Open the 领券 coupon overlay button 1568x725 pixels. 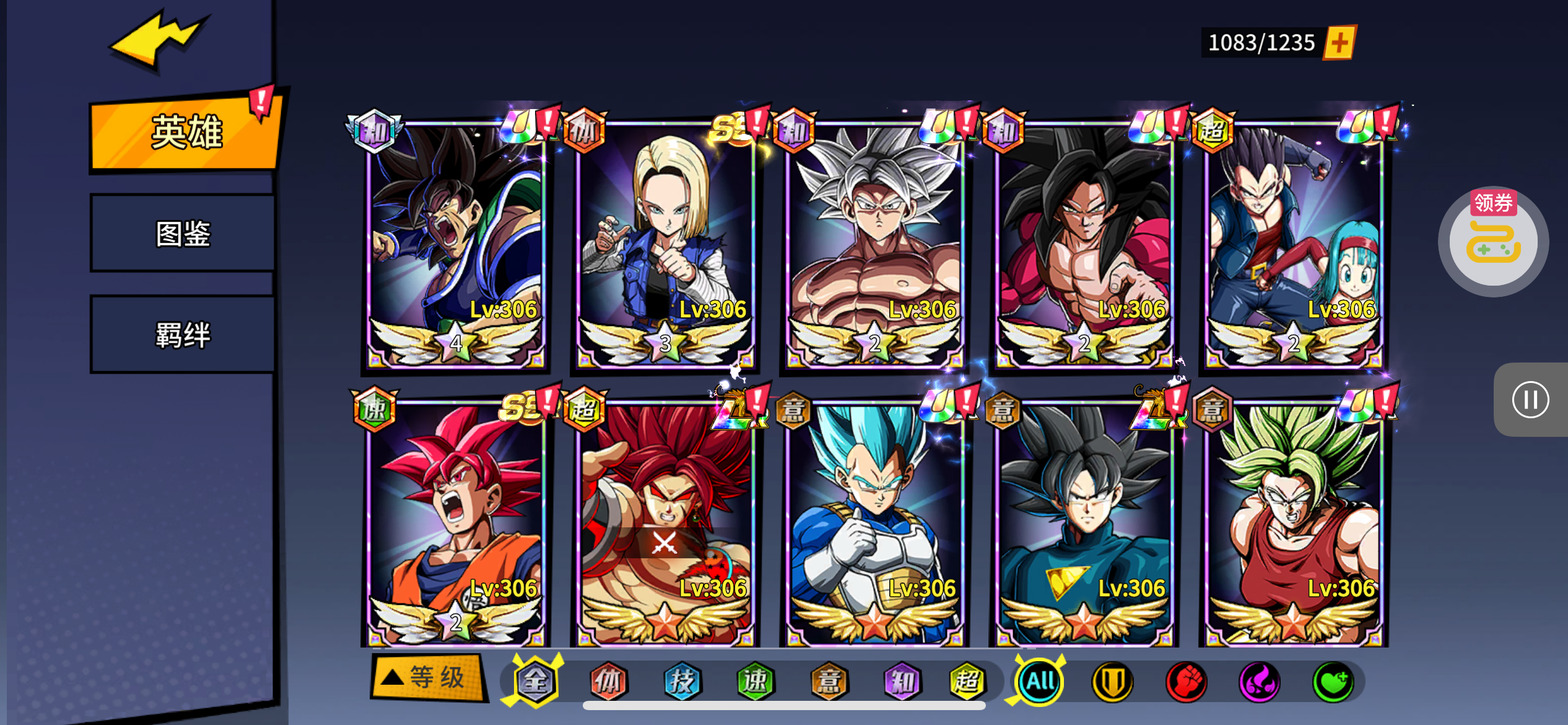[x=1493, y=240]
